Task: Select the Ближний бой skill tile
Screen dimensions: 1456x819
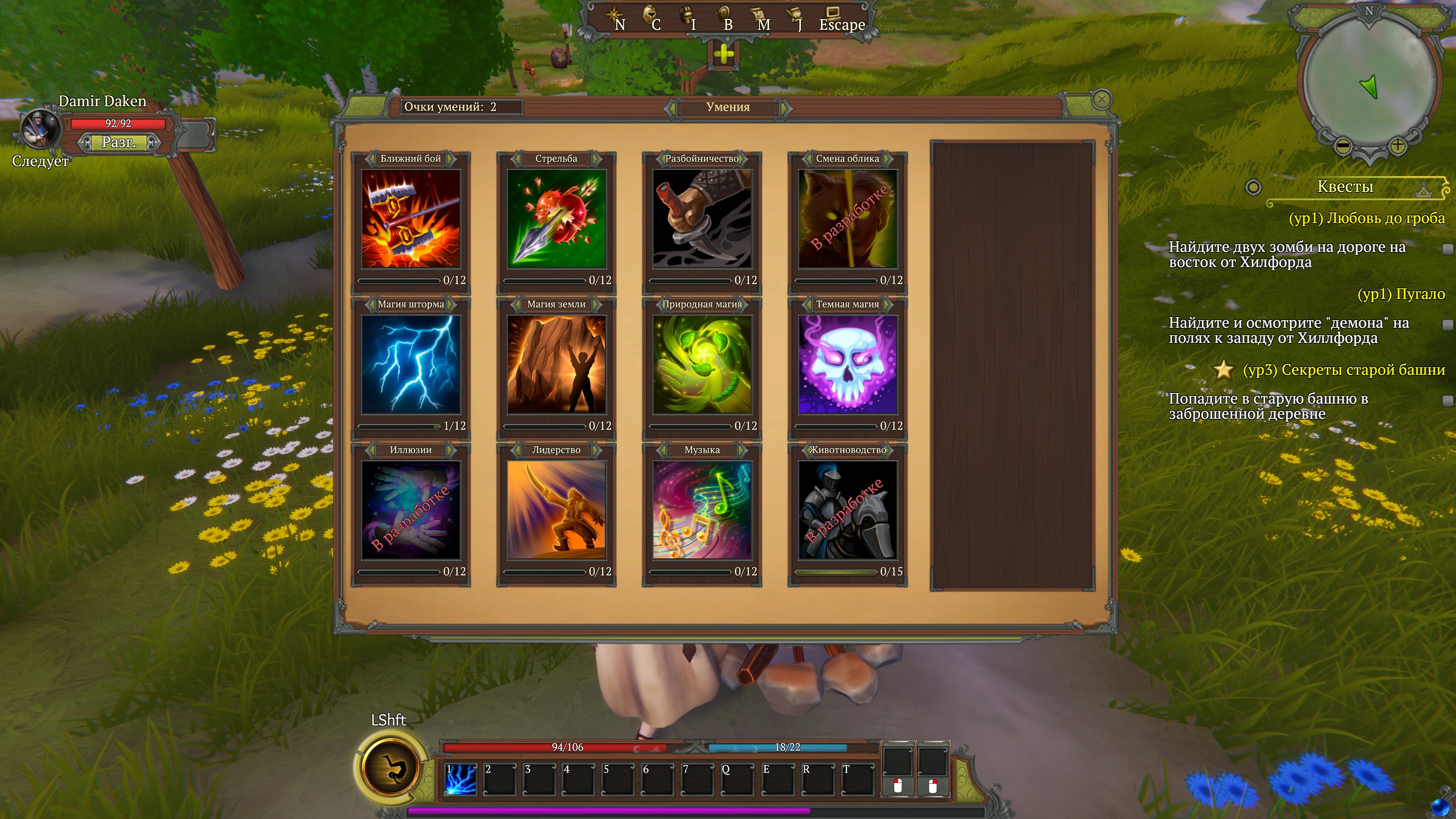Action: click(x=411, y=219)
